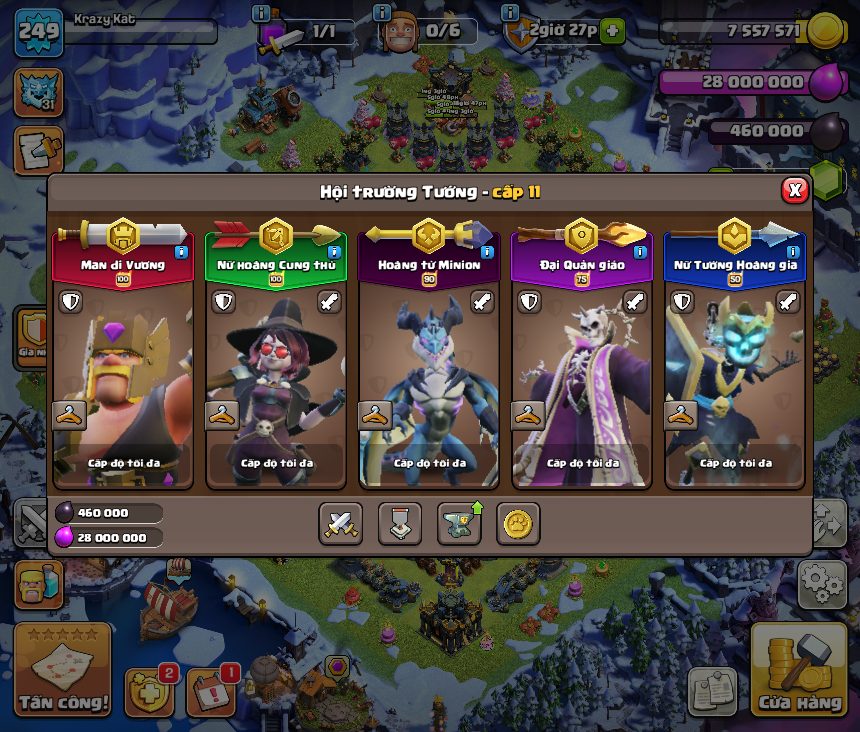This screenshot has width=860, height=732.
Task: Open the anvil upgrade button
Action: [458, 523]
